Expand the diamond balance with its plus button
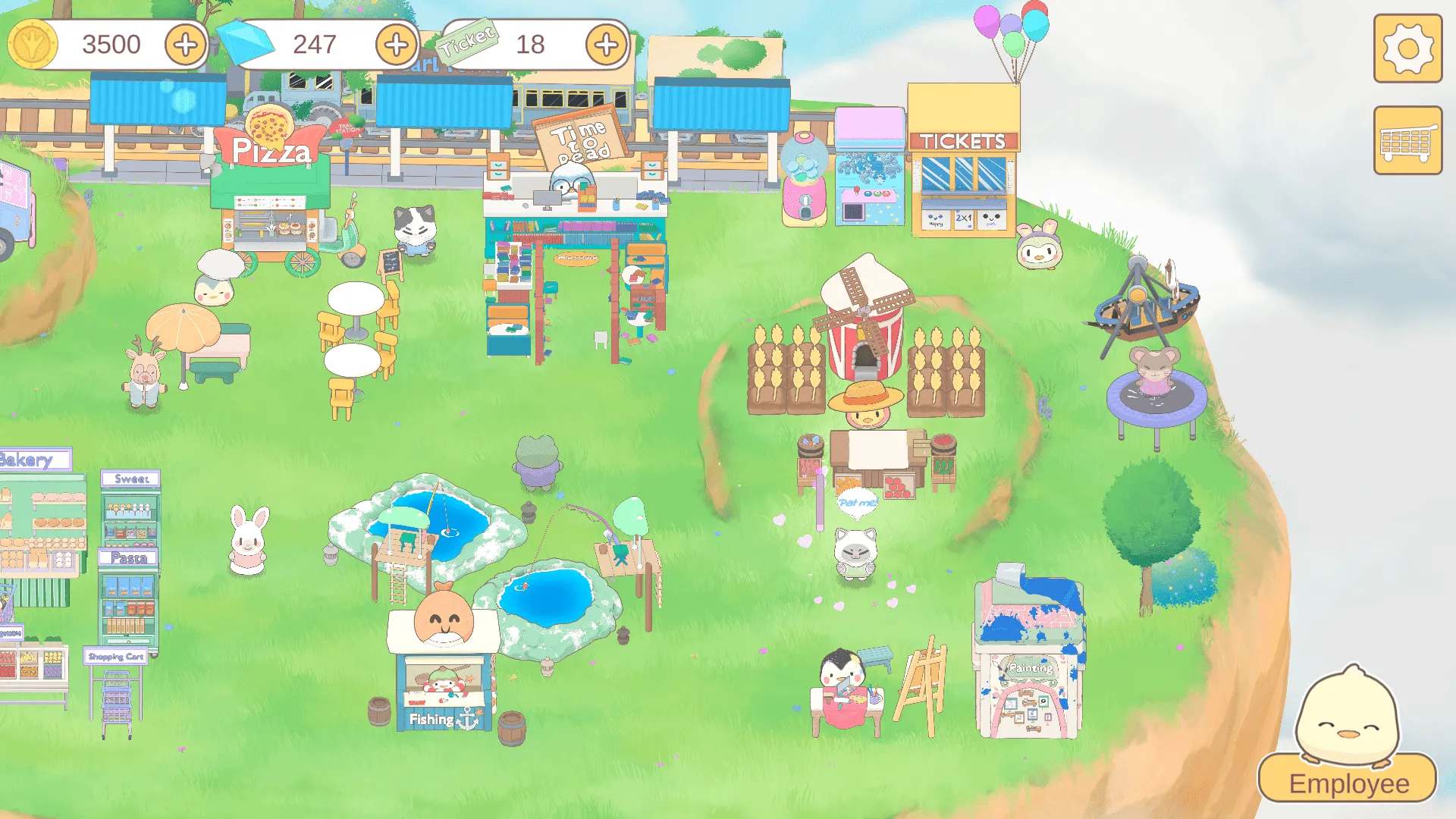This screenshot has width=1456, height=819. [394, 45]
